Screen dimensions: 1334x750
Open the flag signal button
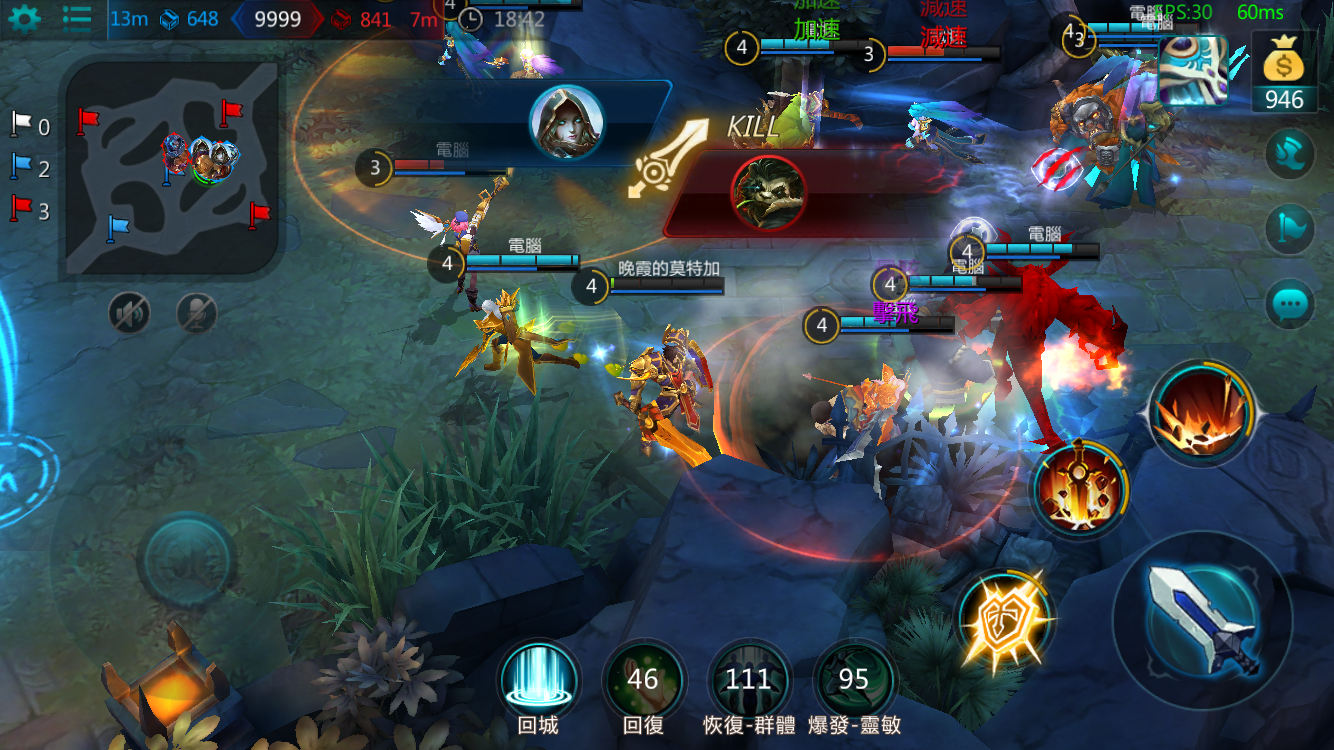click(x=1290, y=229)
